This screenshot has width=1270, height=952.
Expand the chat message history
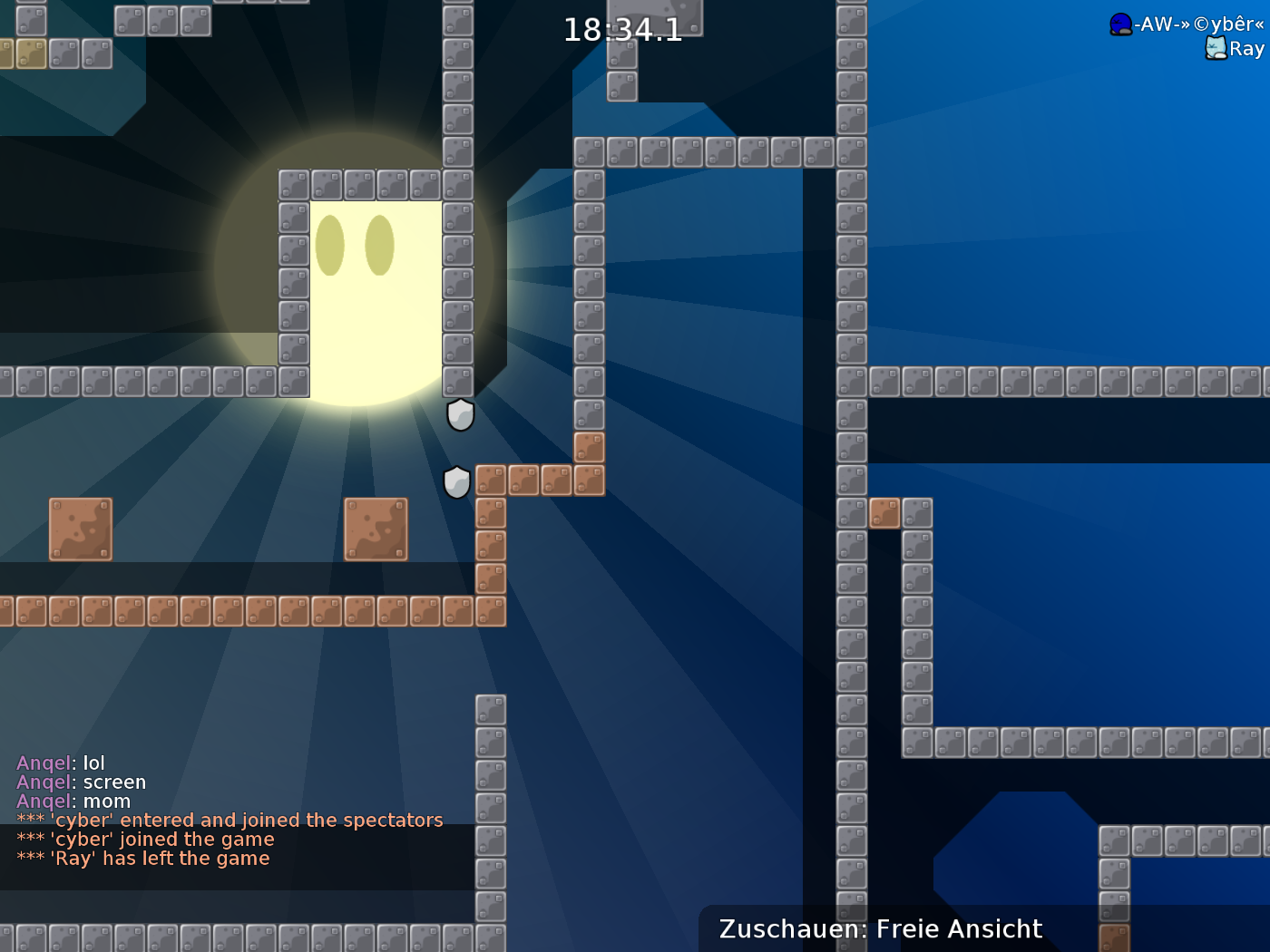pos(227,810)
